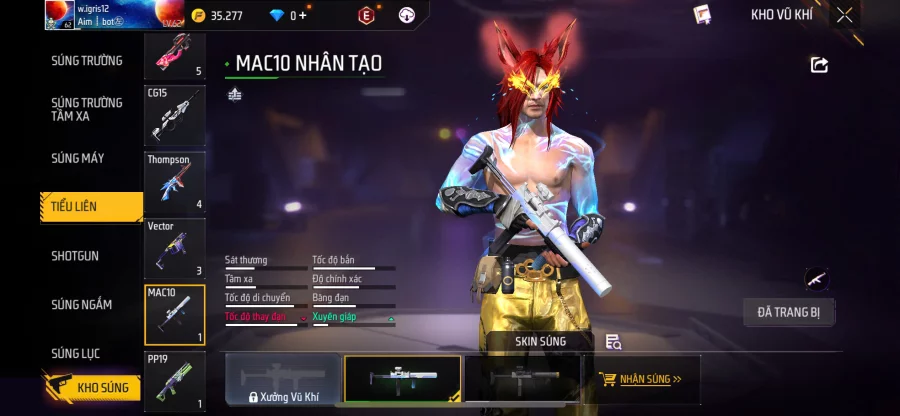Open the skin search list icon
Screen dimensions: 900x416
point(614,342)
